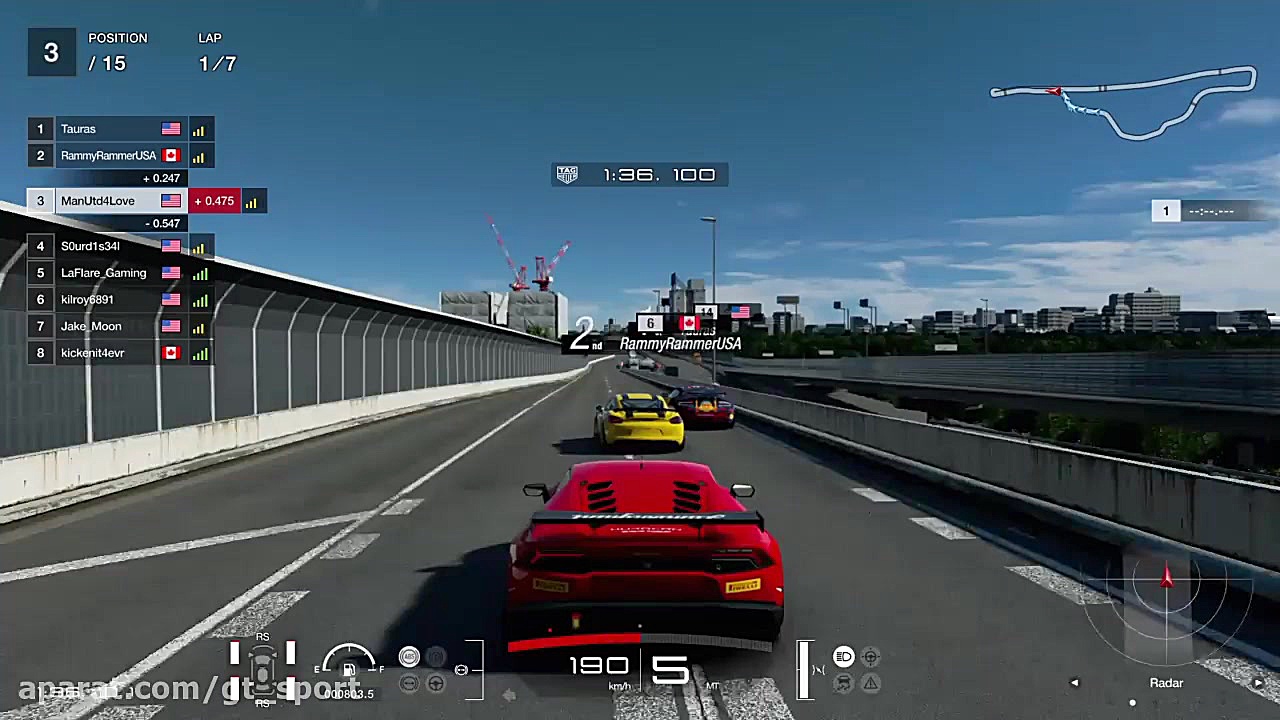Click the right arrow beside Radar label
This screenshot has width=1280, height=720.
pos(1259,682)
